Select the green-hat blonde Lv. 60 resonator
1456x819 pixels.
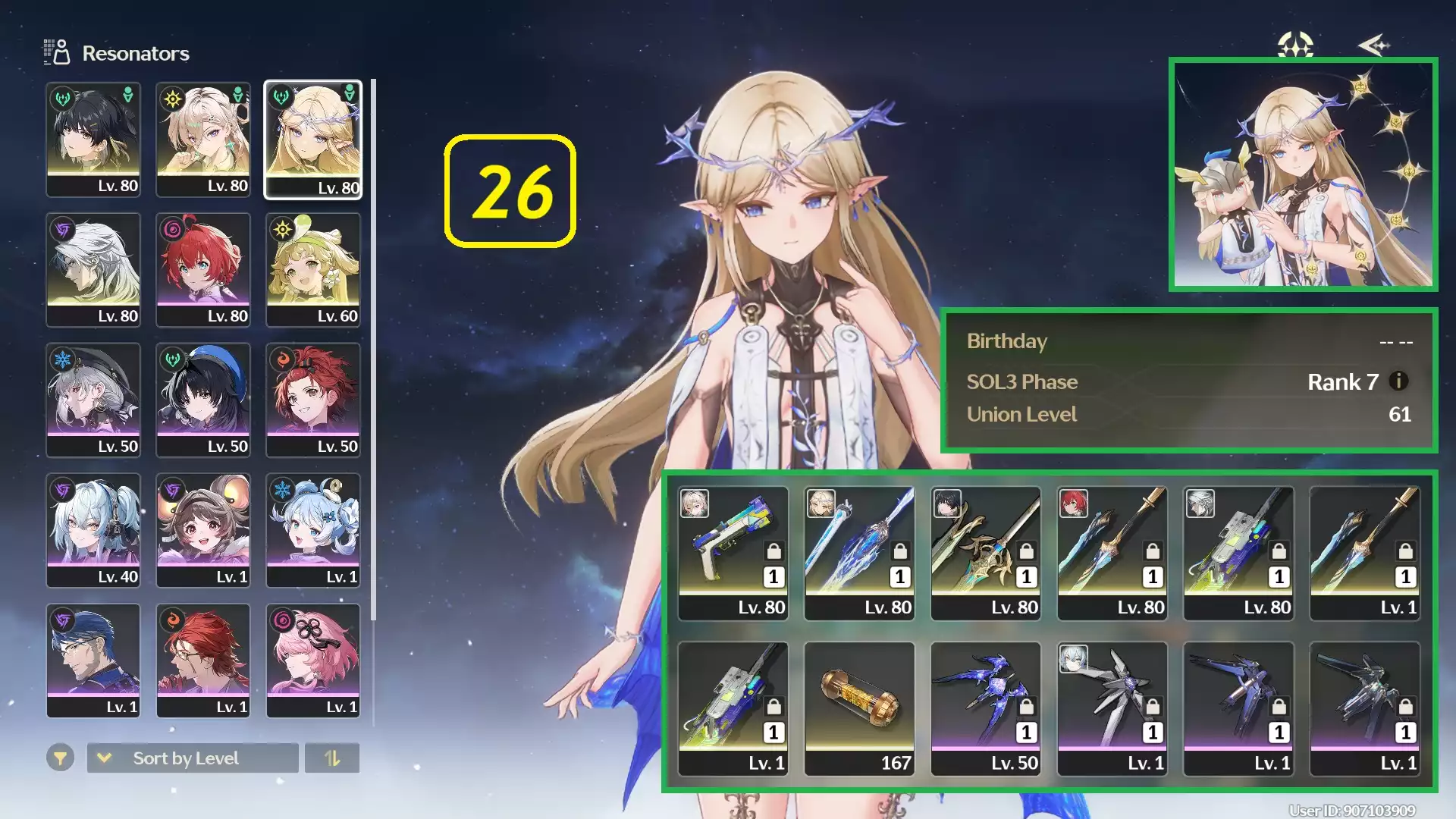pyautogui.click(x=313, y=270)
